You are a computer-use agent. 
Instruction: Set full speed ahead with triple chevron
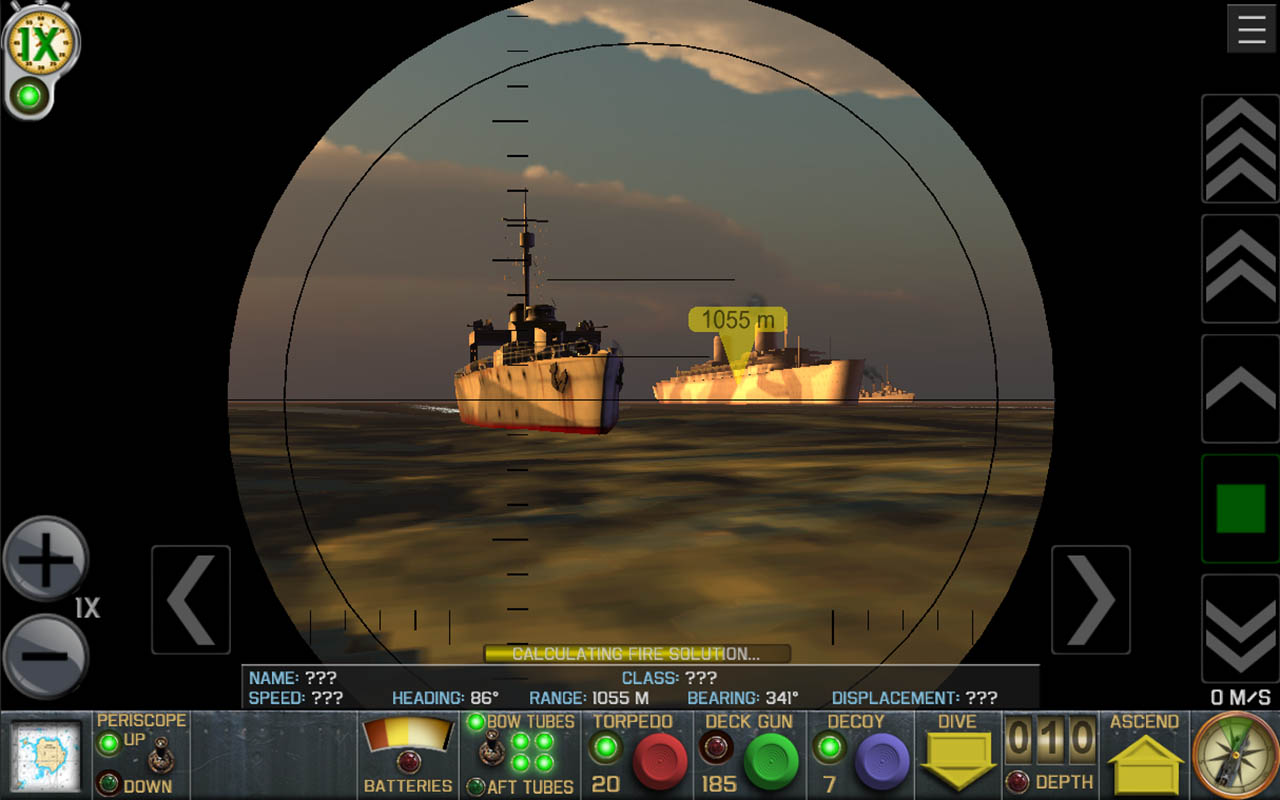[x=1240, y=149]
